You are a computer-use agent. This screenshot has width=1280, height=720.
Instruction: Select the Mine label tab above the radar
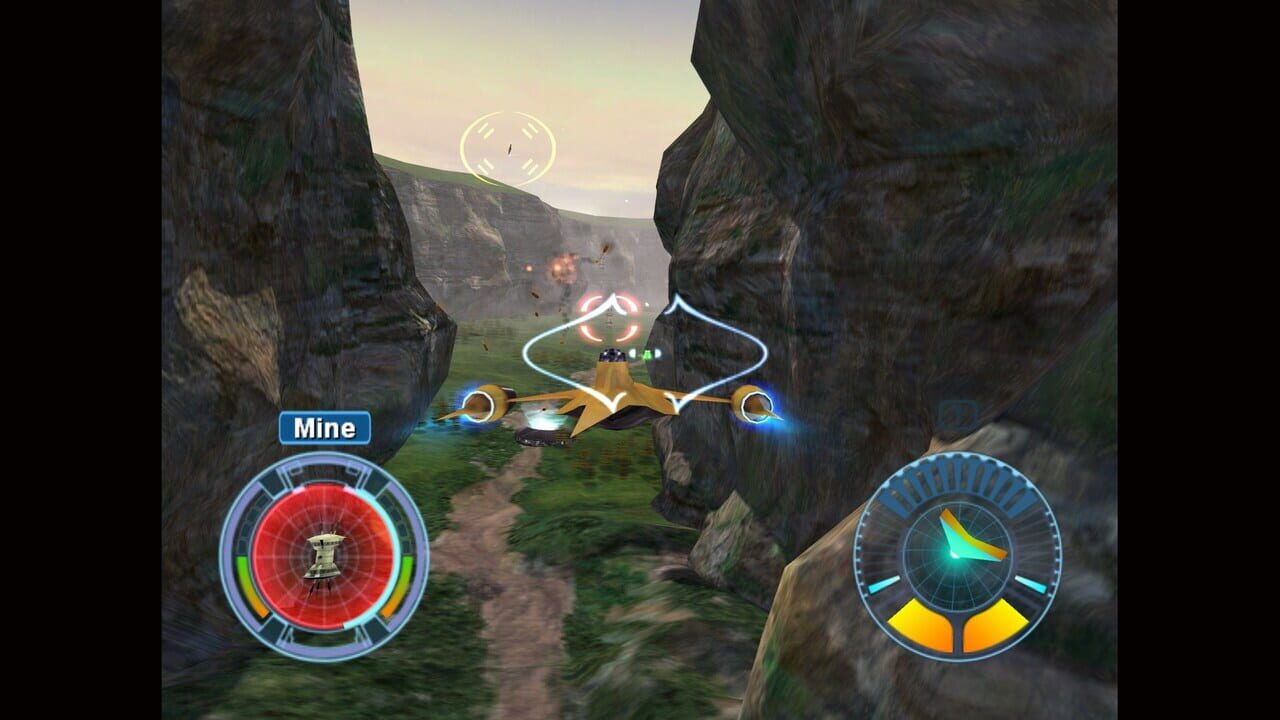tap(323, 425)
